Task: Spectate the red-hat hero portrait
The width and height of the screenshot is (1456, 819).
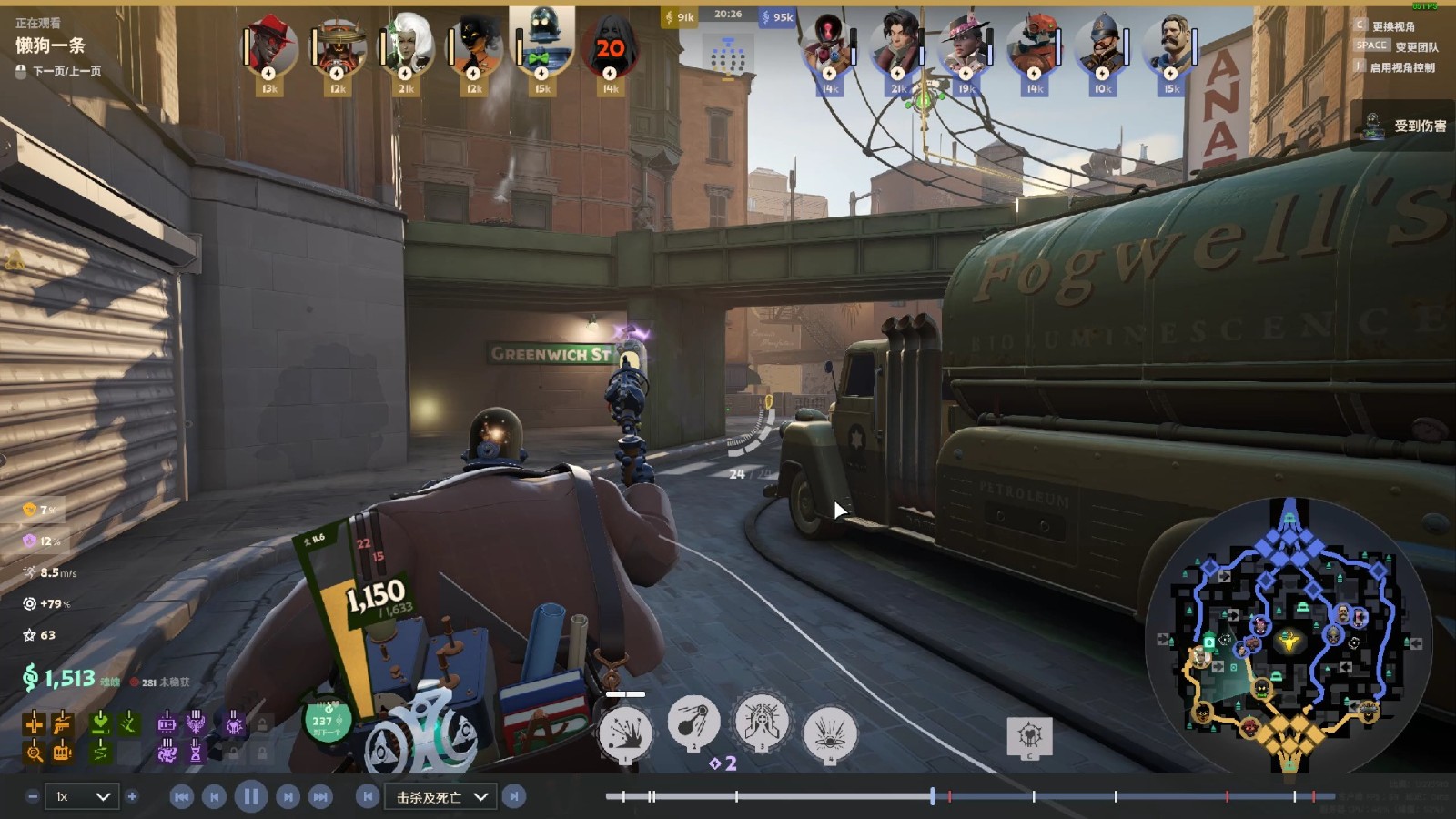Action: [x=269, y=45]
